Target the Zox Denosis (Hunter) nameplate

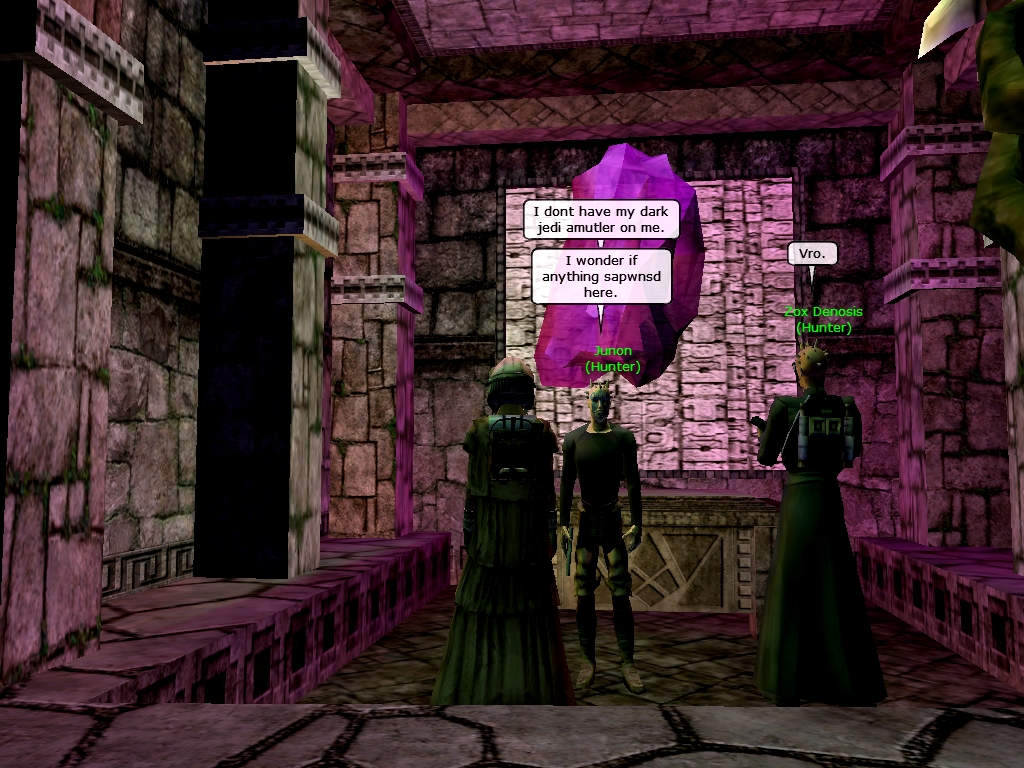(823, 319)
